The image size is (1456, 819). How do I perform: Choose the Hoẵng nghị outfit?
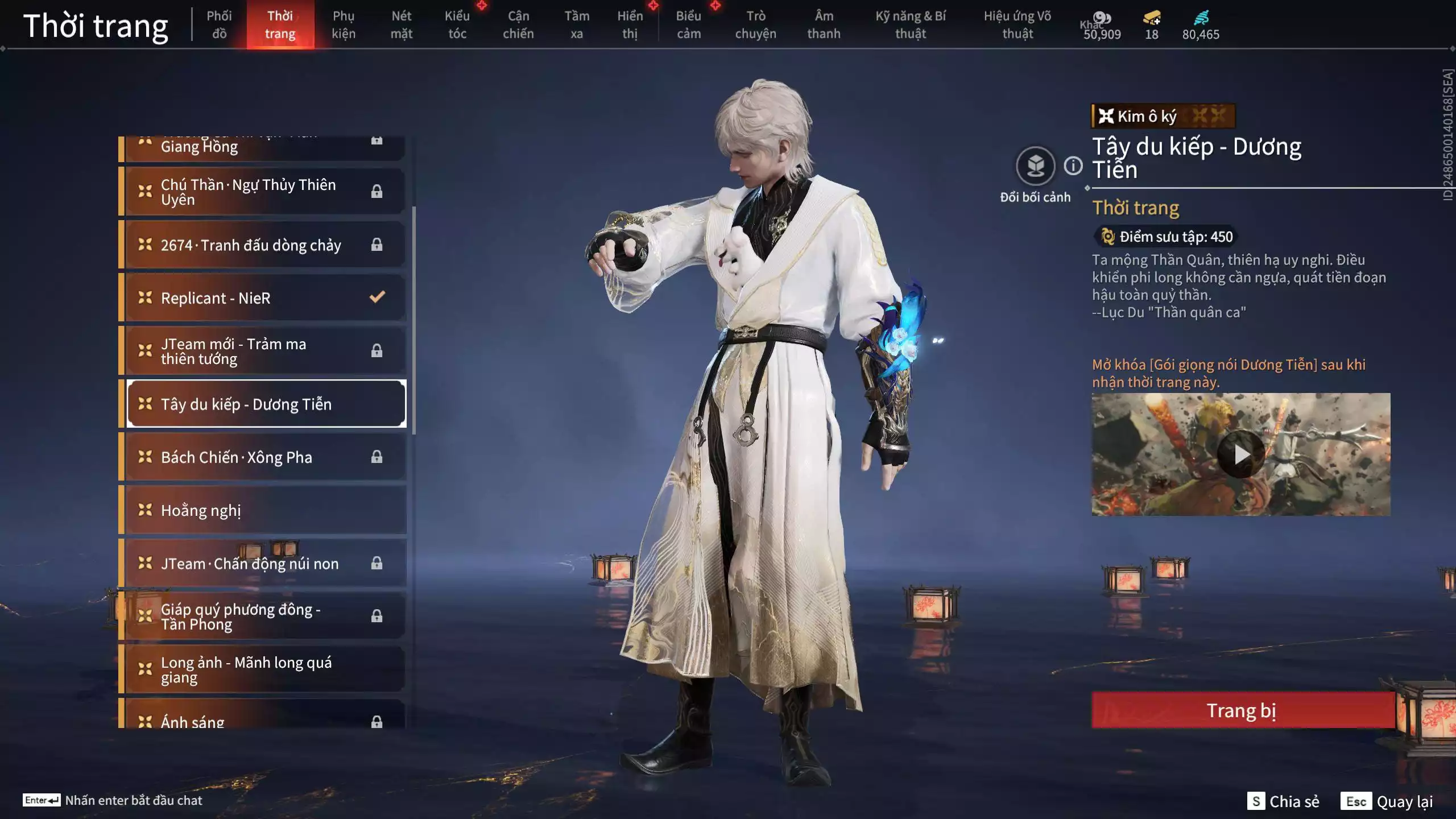click(265, 510)
